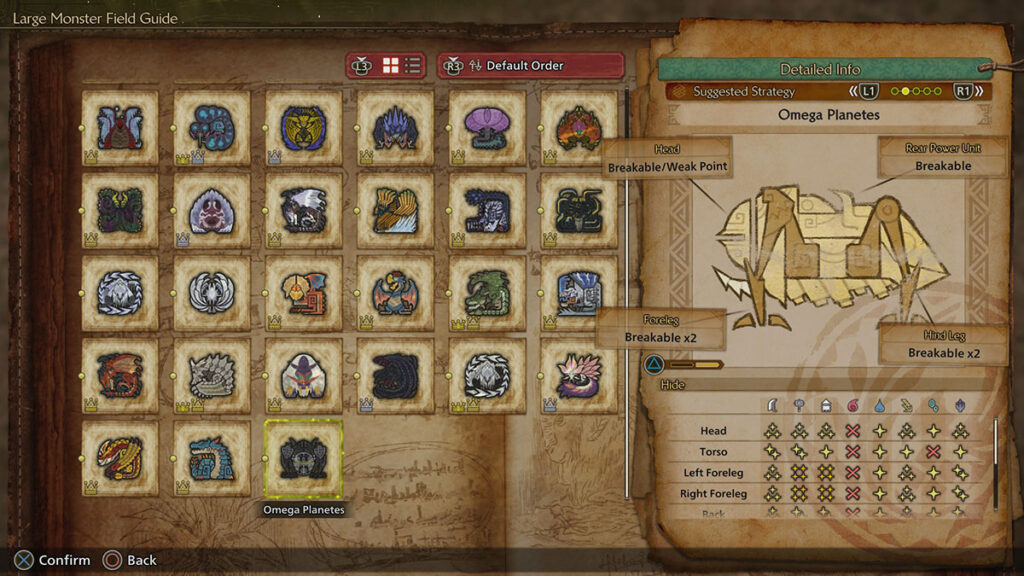1024x576 pixels.
Task: Choose the red Rathalos monster tile
Action: (120, 375)
